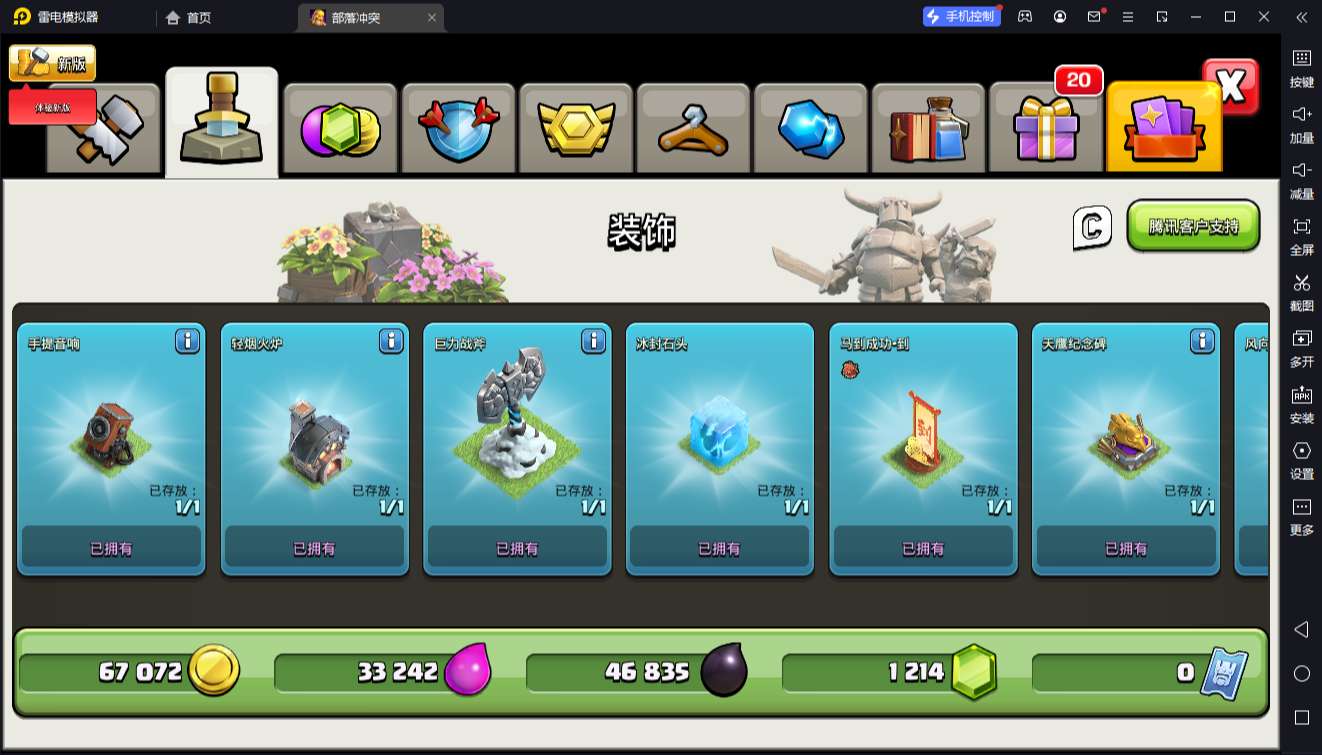Open the blue crystal ore tab

point(811,129)
